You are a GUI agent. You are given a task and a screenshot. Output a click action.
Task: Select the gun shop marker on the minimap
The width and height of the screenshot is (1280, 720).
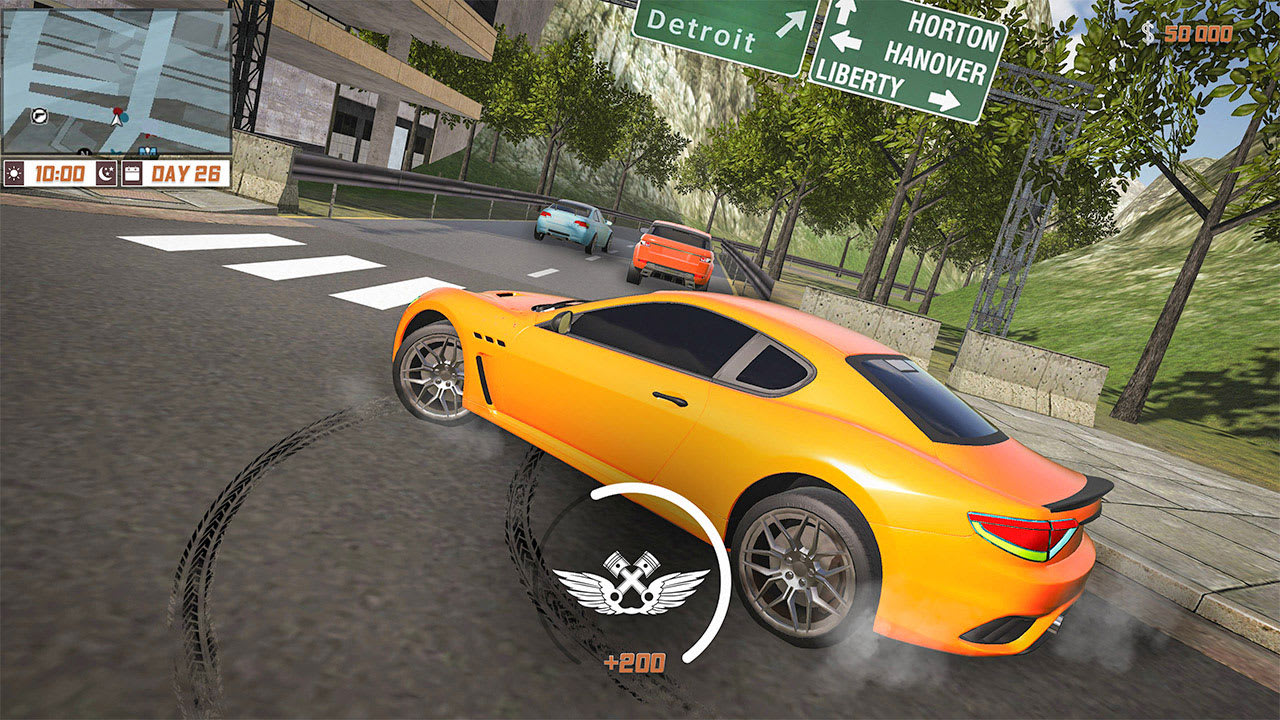click(39, 116)
